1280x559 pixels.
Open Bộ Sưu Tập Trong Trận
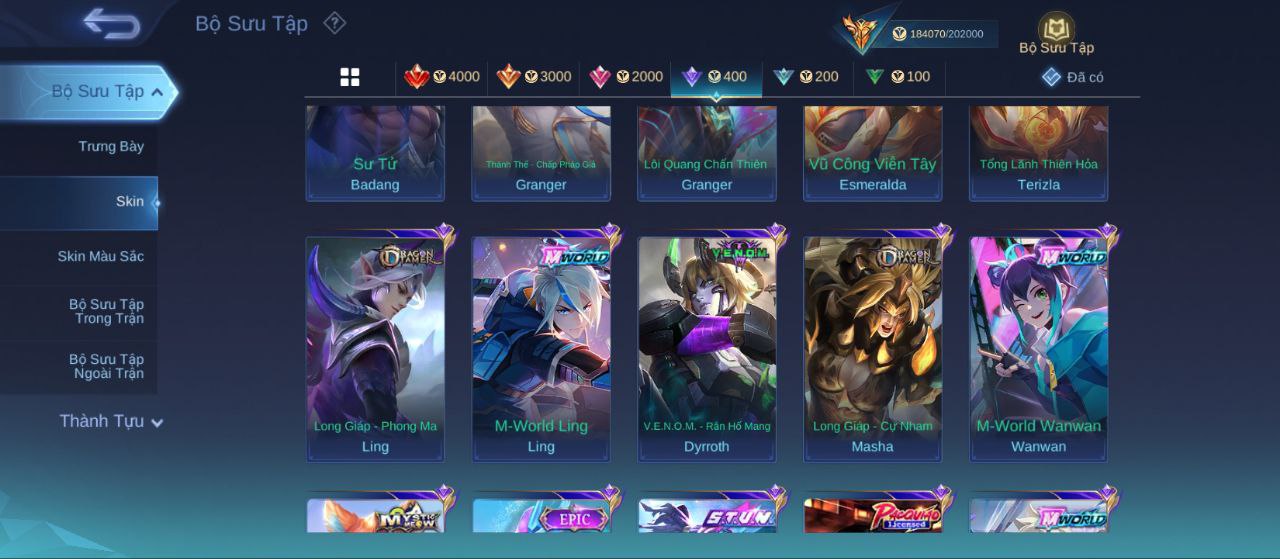[x=106, y=311]
